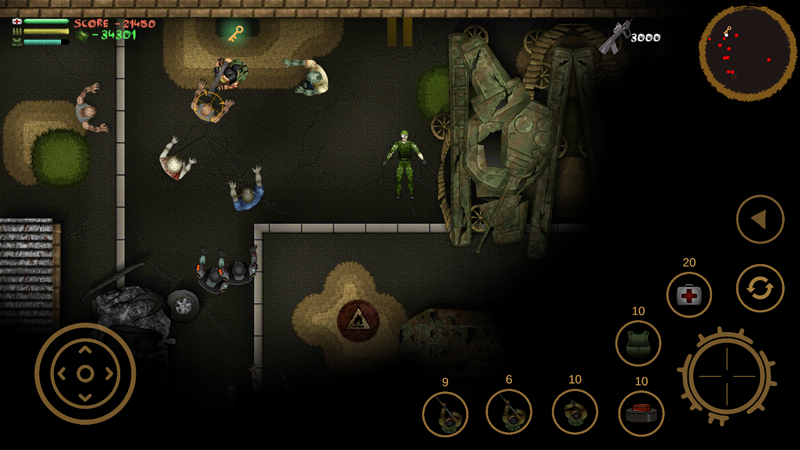Tap the virtual movement joystick
Image resolution: width=800 pixels, height=450 pixels.
(85, 373)
